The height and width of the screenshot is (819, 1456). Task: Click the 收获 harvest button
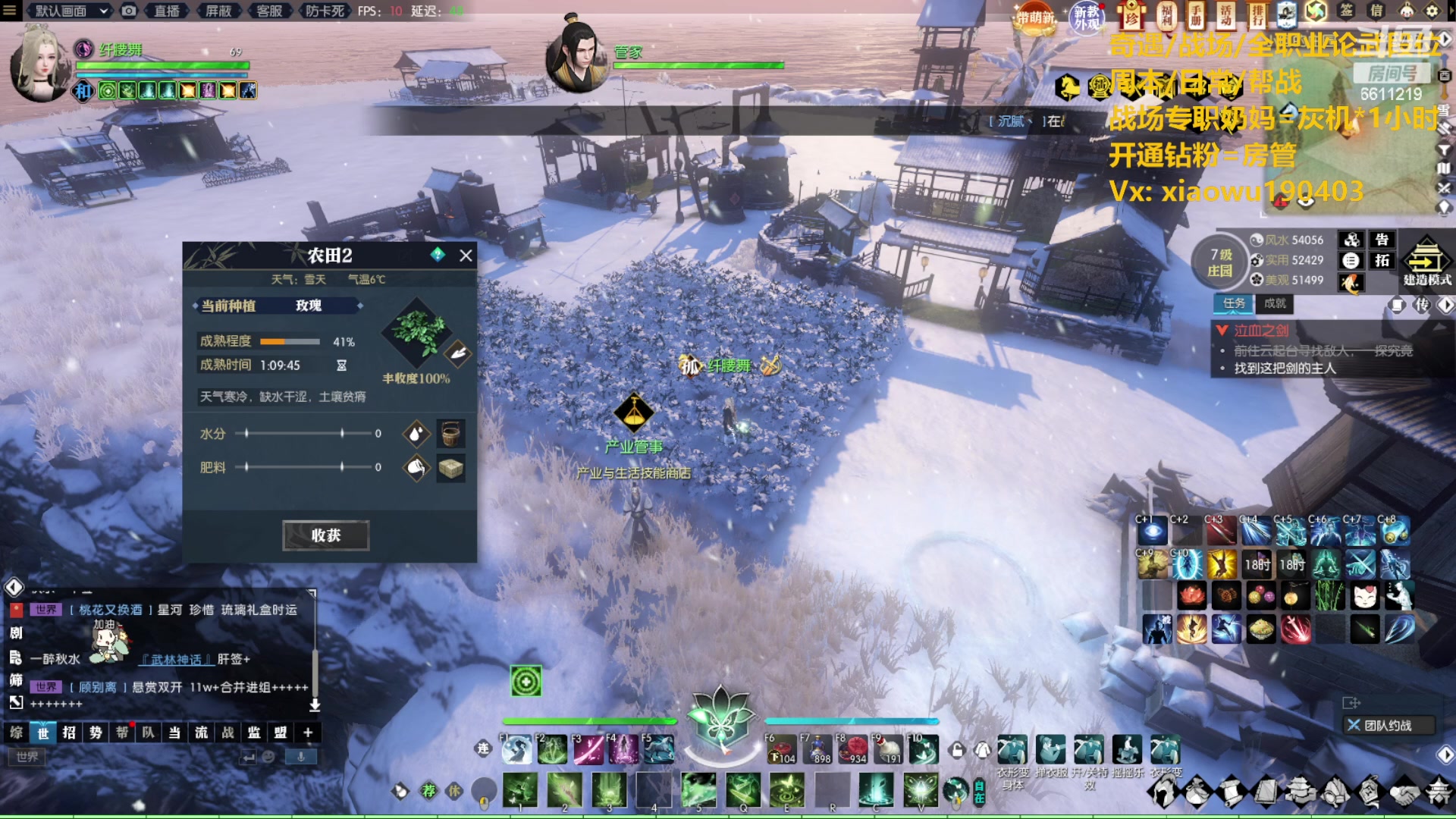[326, 535]
